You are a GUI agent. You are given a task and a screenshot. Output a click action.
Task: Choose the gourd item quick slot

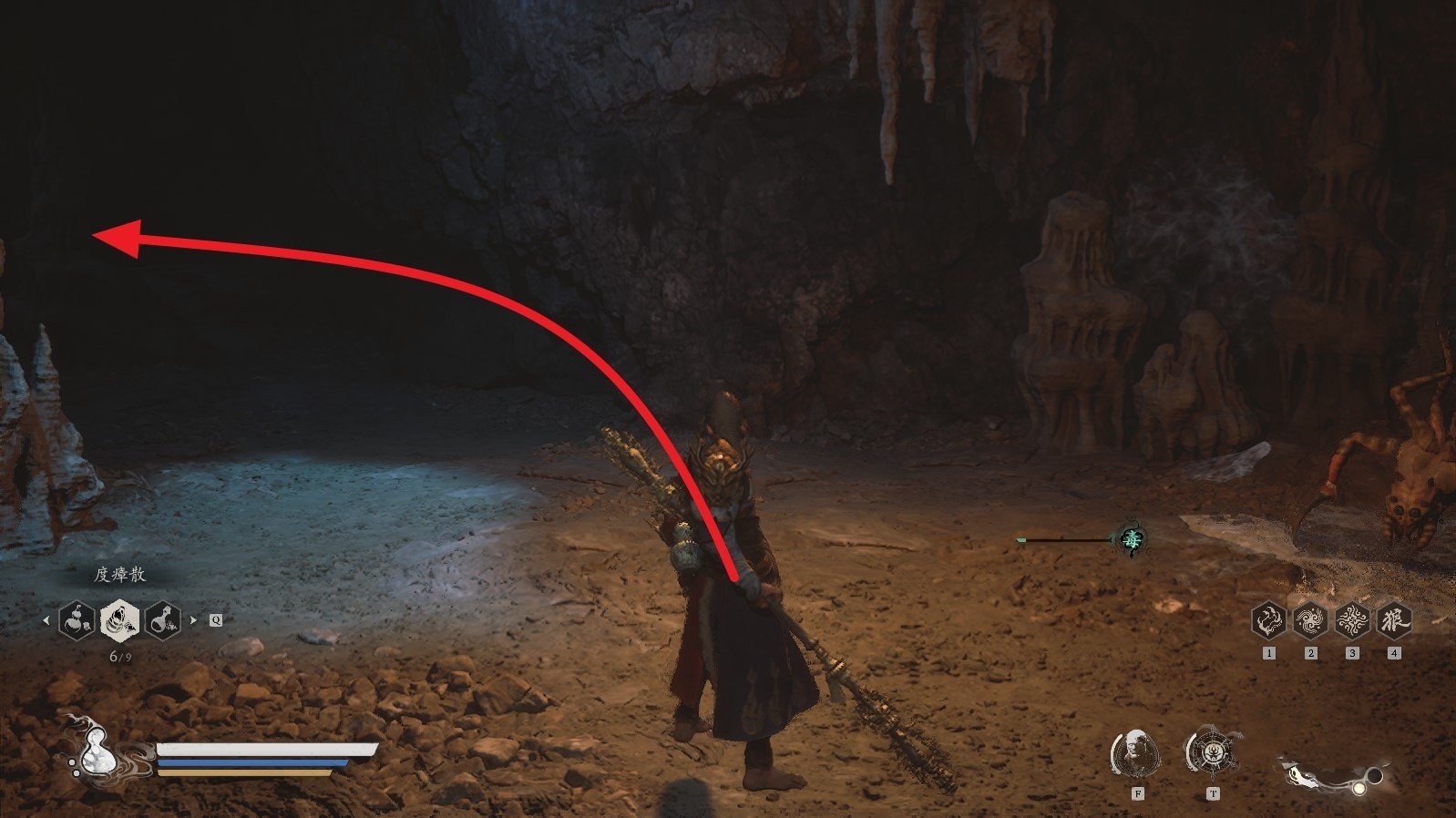77,620
